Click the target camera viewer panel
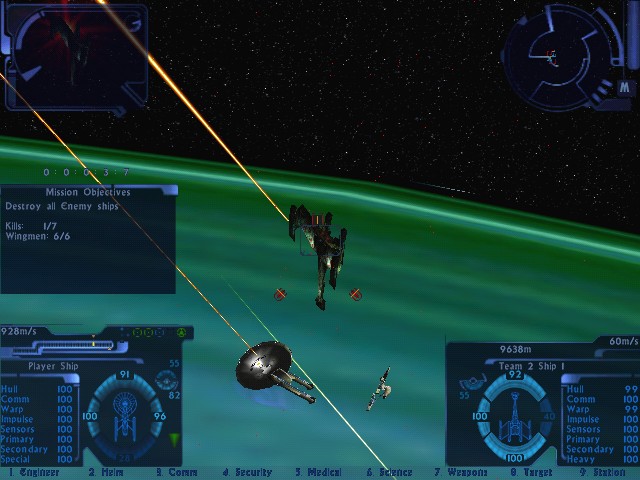The image size is (640, 480). pyautogui.click(x=75, y=55)
